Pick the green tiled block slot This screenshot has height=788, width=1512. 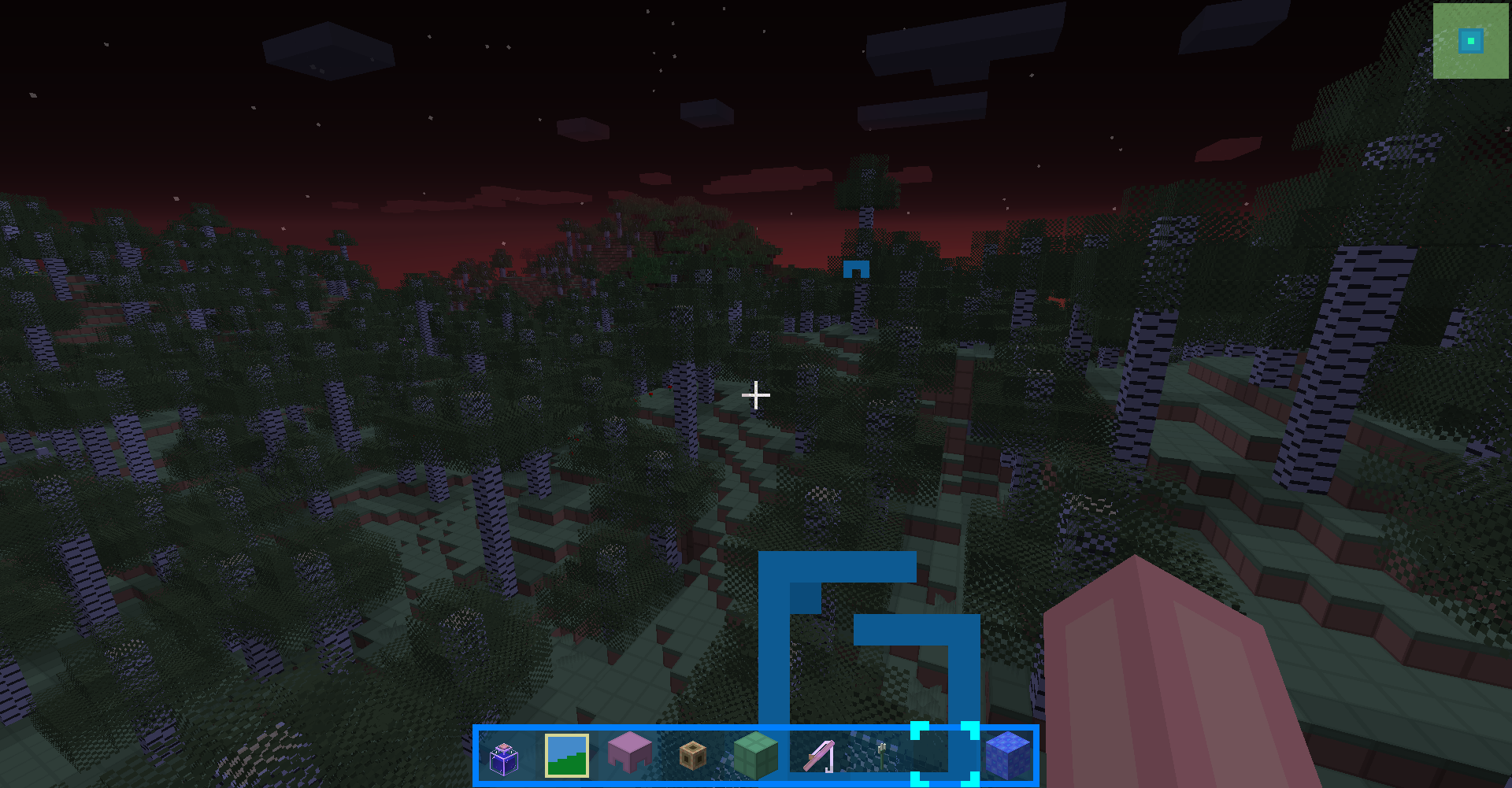tap(756, 757)
